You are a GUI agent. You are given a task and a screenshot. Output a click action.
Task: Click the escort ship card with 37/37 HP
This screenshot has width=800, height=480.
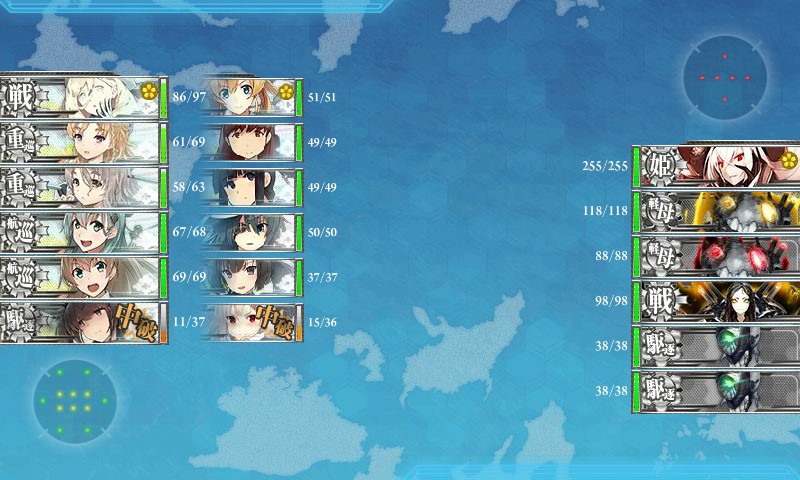click(250, 277)
